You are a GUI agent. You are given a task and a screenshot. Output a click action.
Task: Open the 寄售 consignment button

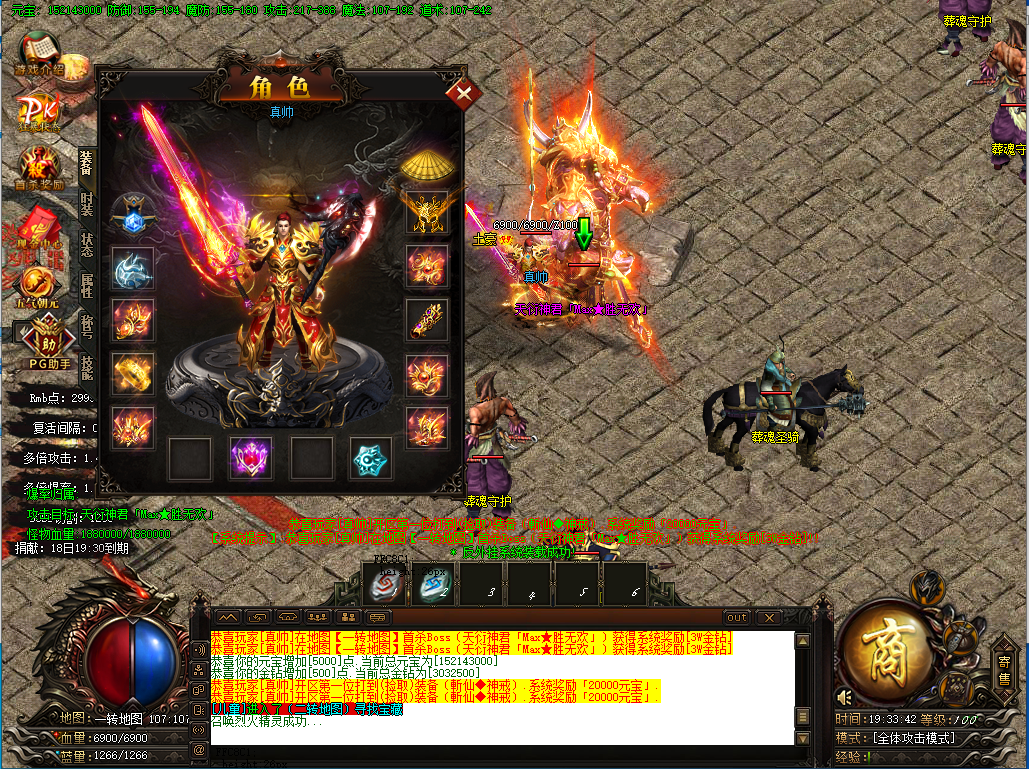coord(1004,670)
